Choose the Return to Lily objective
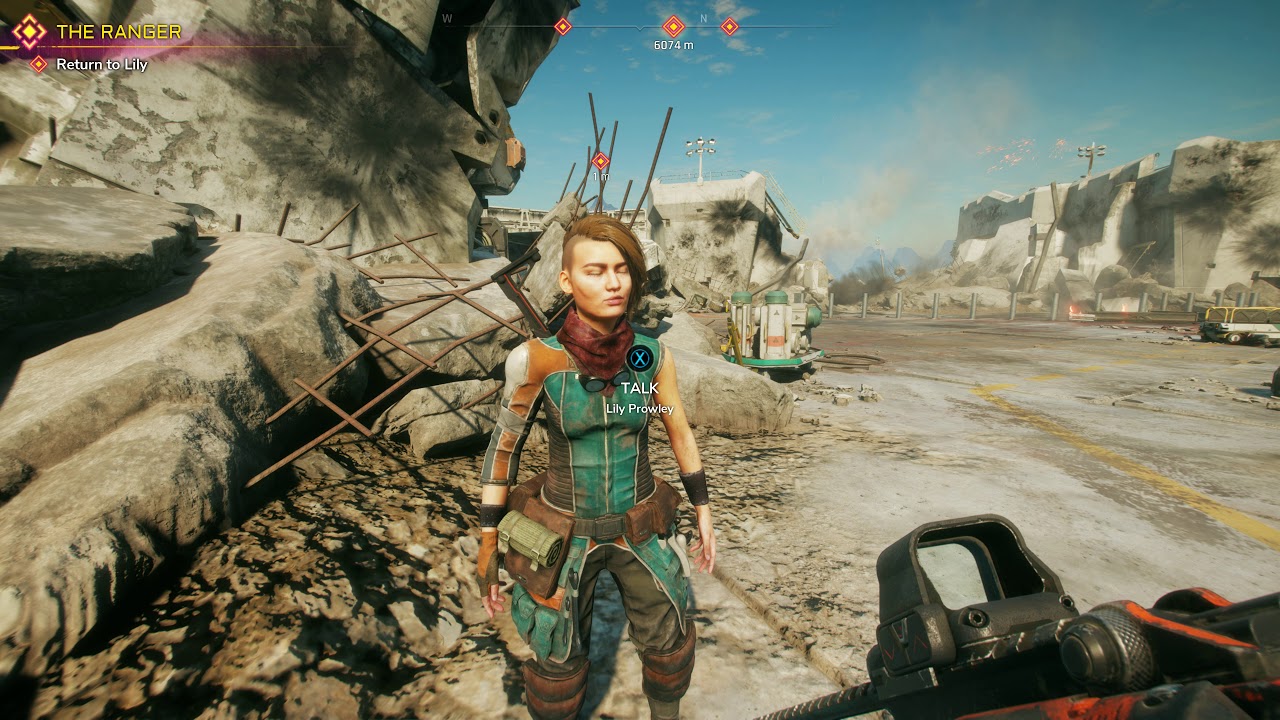1280x720 pixels. pos(101,64)
